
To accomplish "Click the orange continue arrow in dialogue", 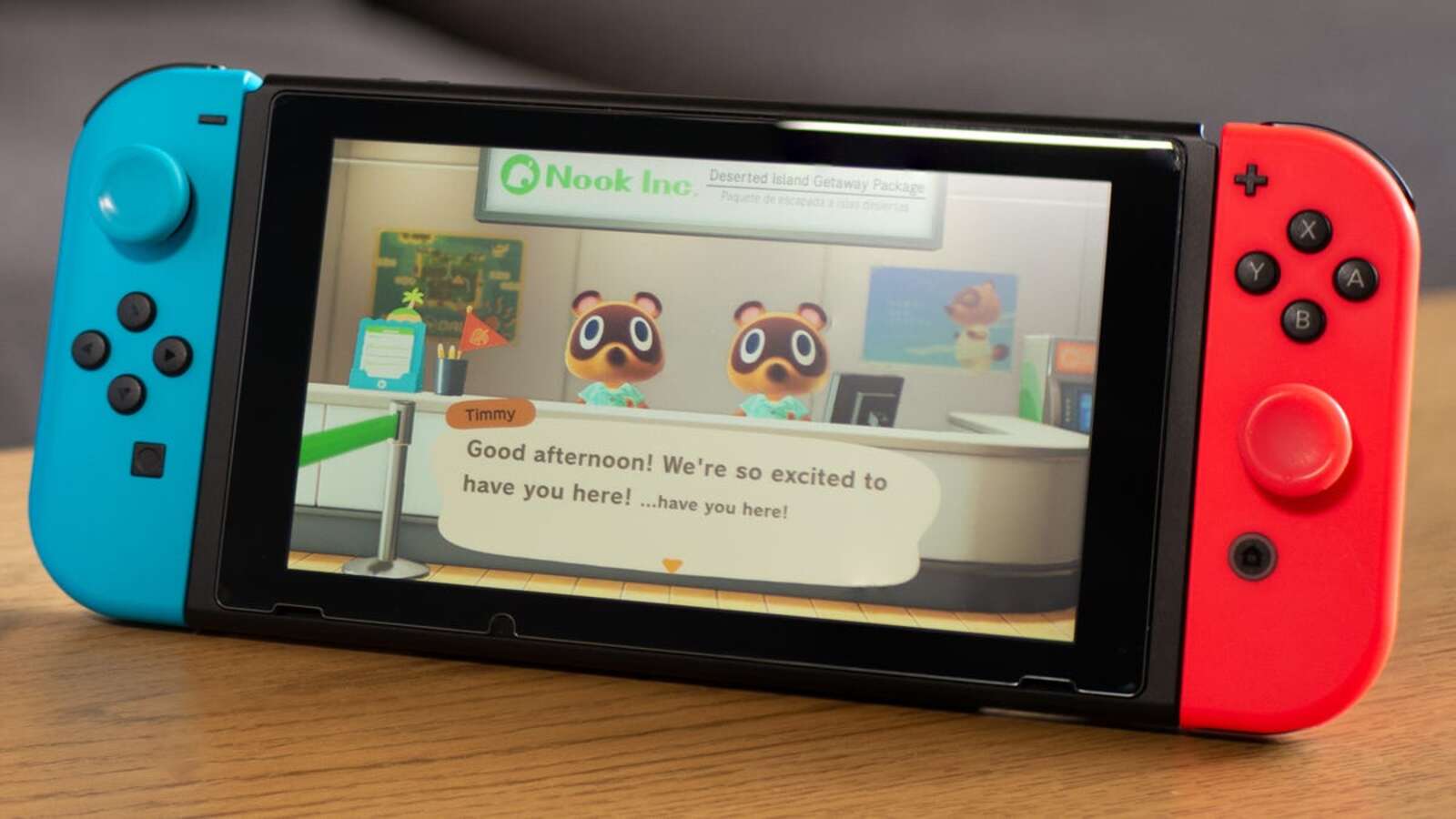I will click(x=672, y=566).
